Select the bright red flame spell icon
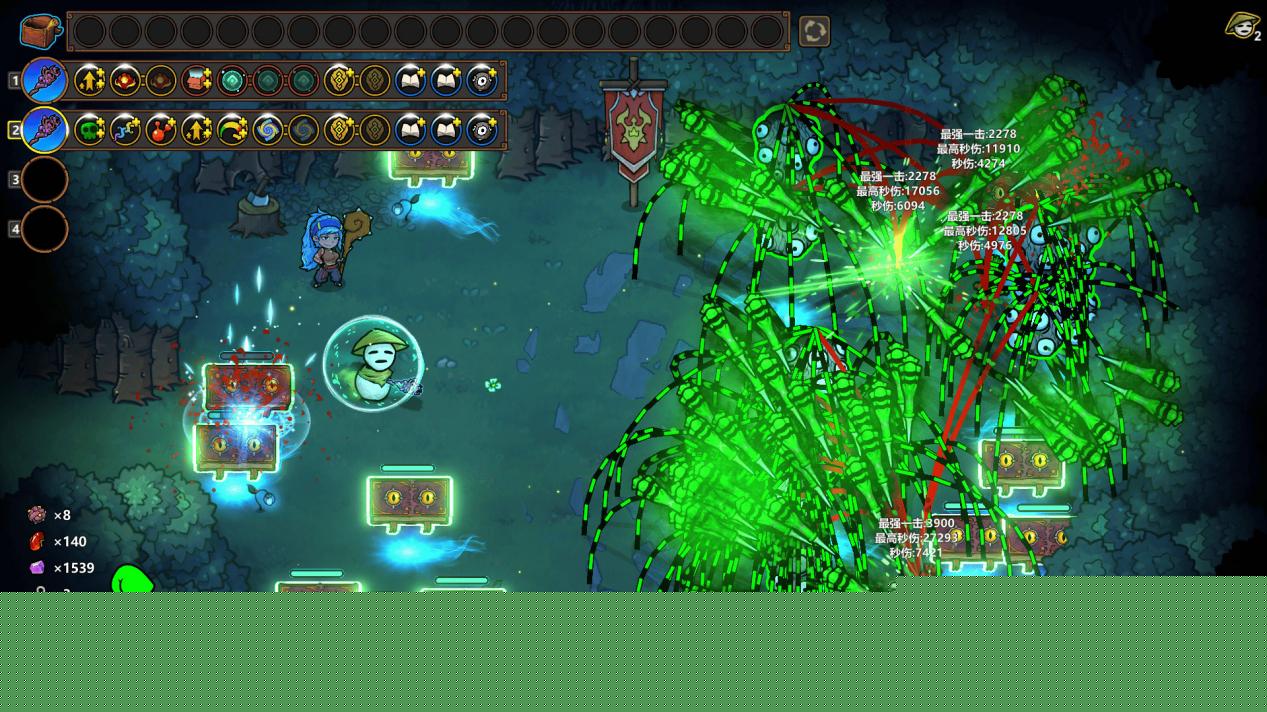 tap(125, 80)
